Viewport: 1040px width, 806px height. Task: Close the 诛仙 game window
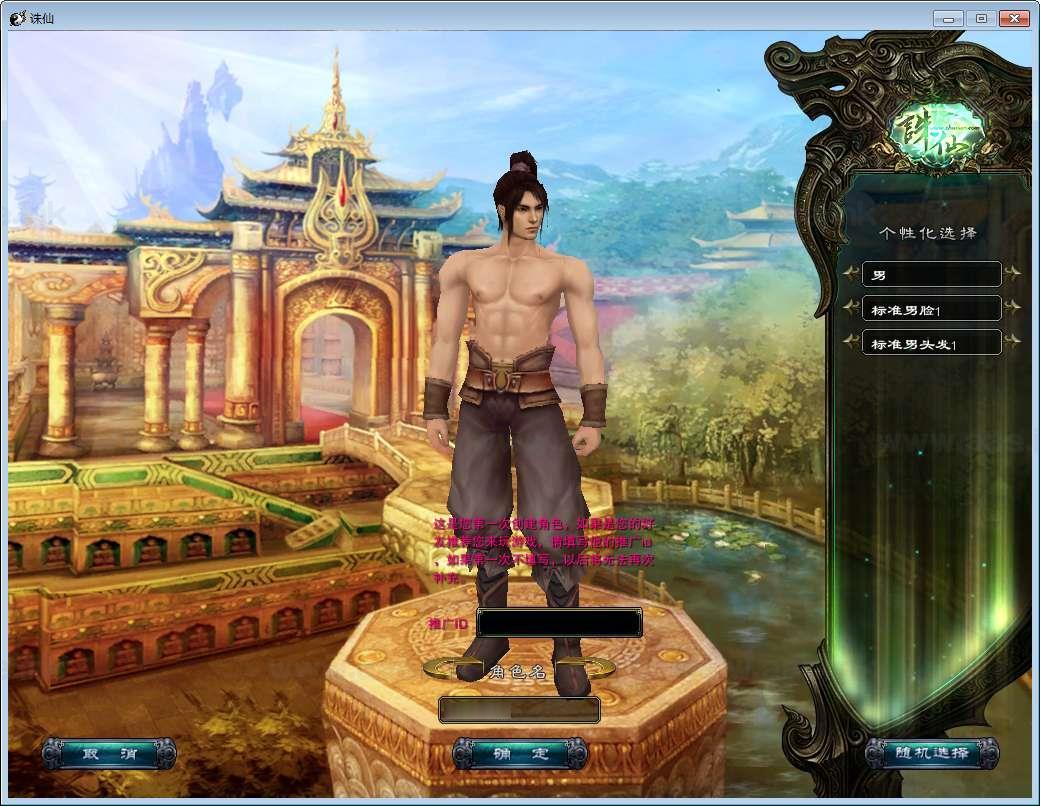point(1013,18)
